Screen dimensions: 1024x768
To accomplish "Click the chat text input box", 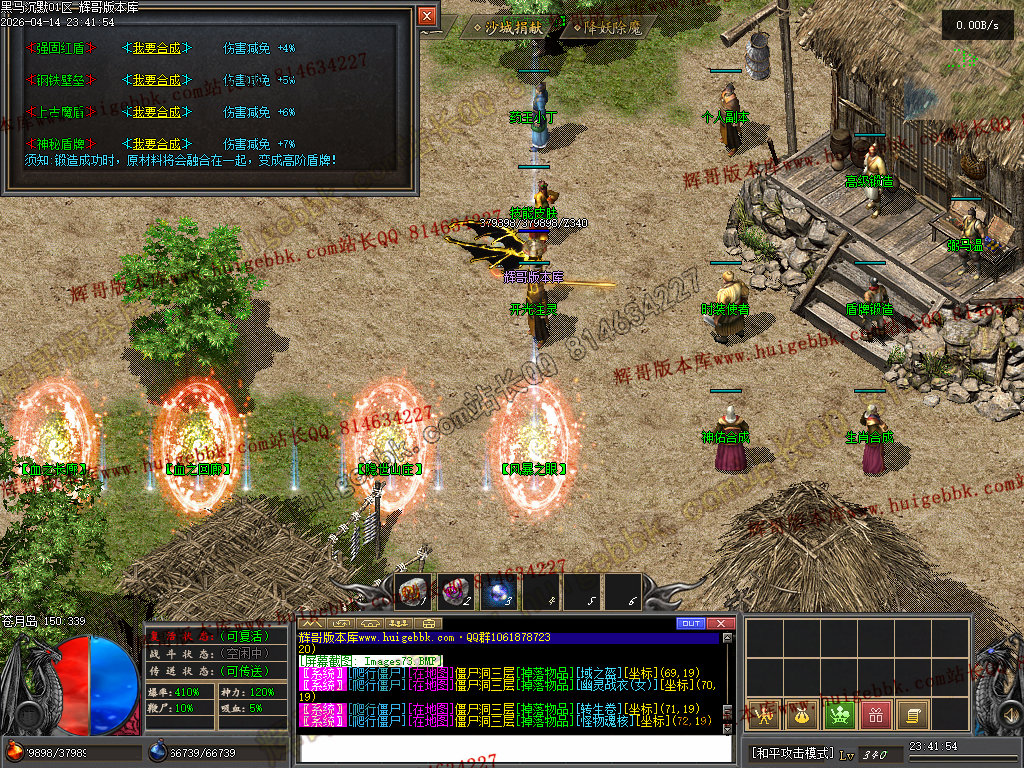I will pos(515,748).
